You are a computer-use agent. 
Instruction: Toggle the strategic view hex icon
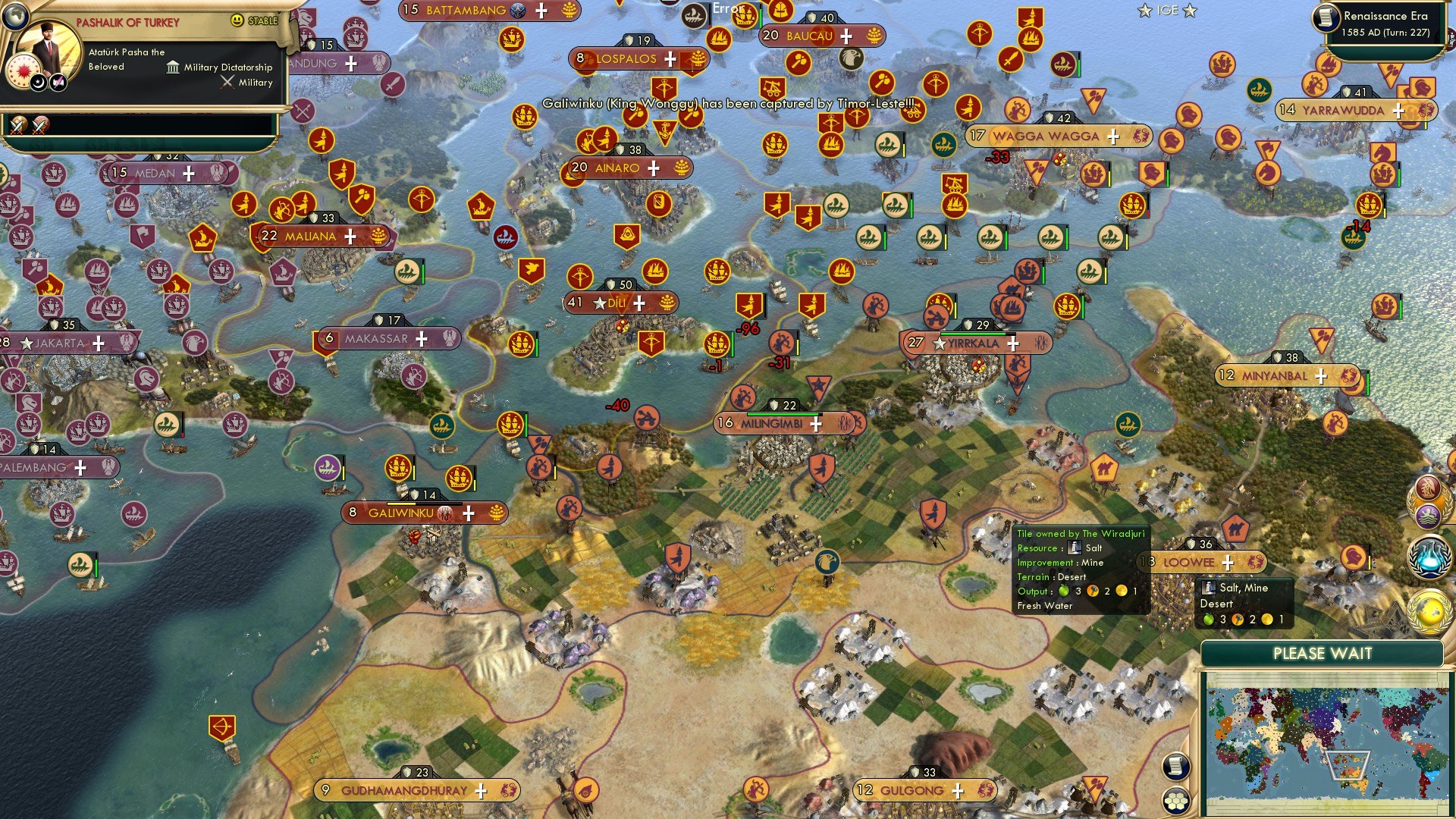pos(1175,801)
